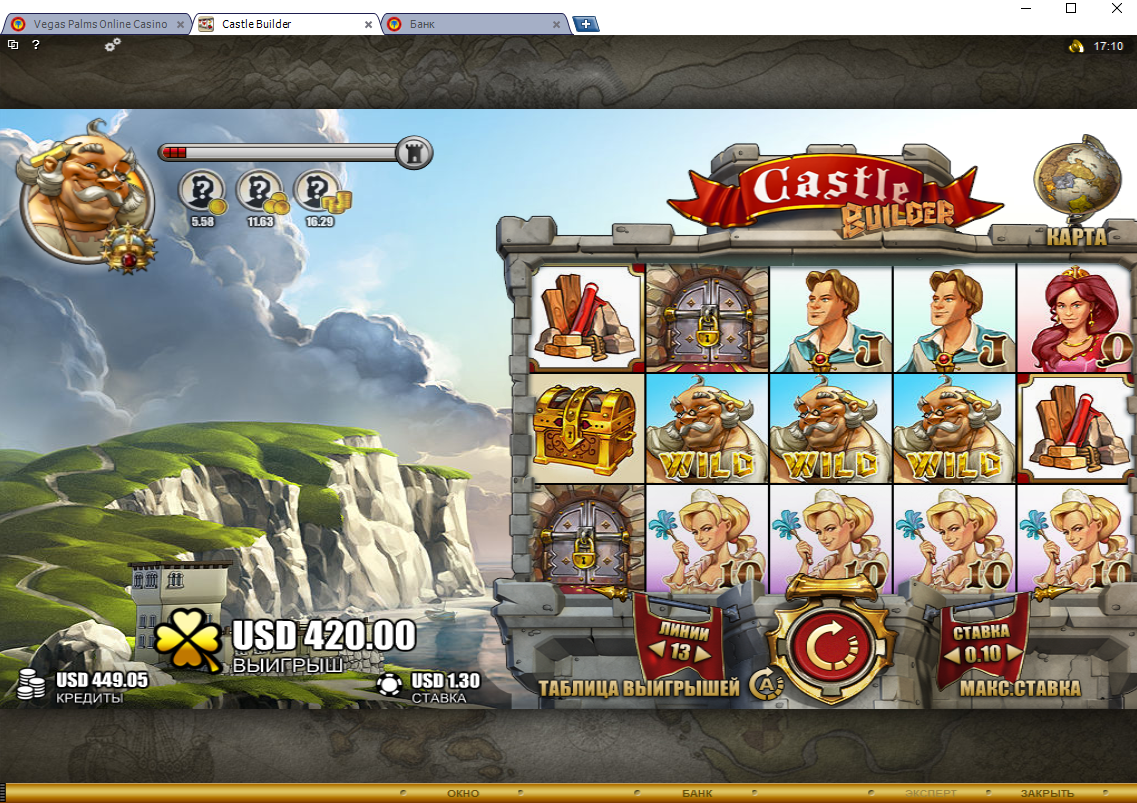Set the maximum bet with МАКС.СТАВКА
This screenshot has height=803, width=1137.
coord(1020,688)
